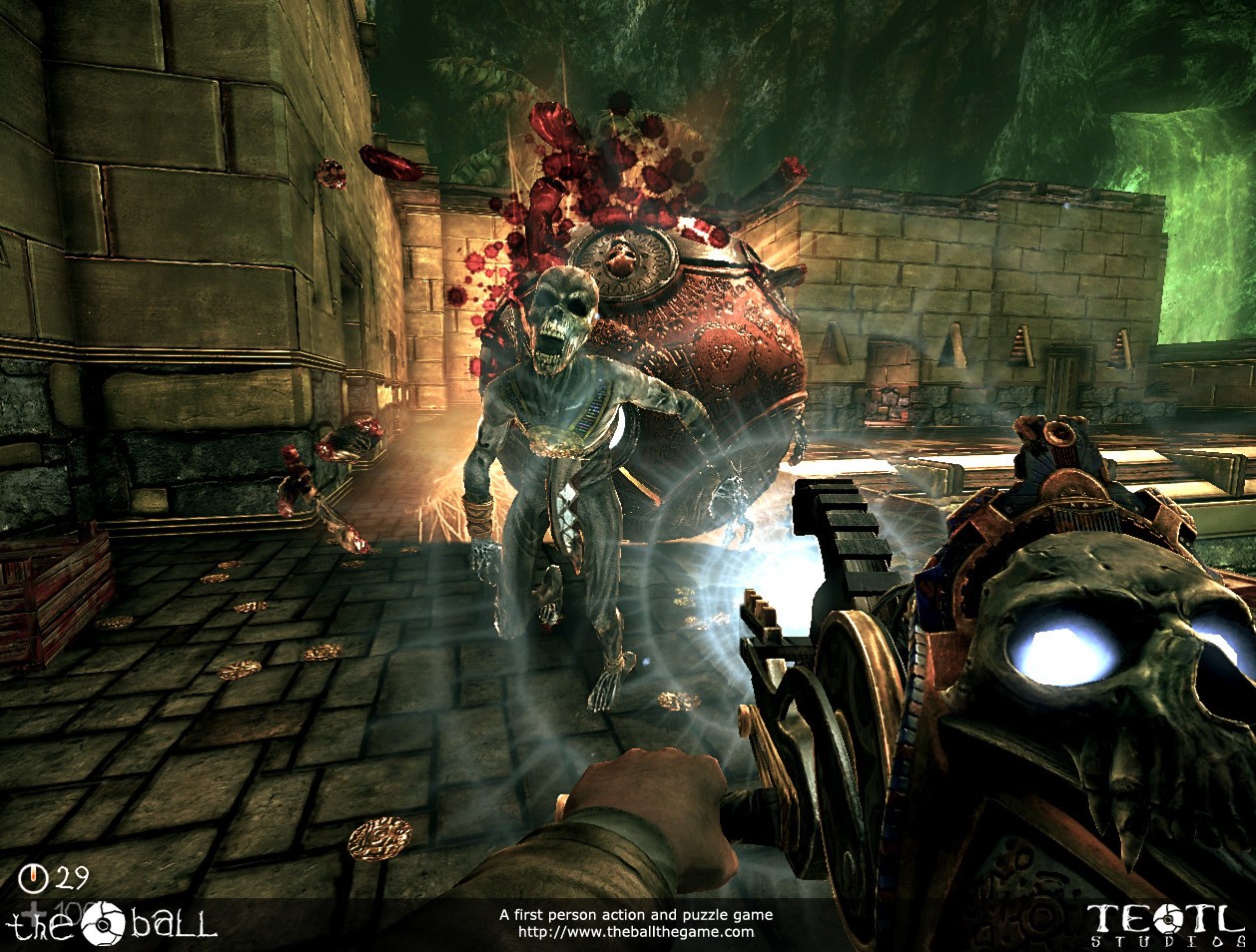Click The Ball game logo
Screen dimensions: 1256x952
coord(112,920)
